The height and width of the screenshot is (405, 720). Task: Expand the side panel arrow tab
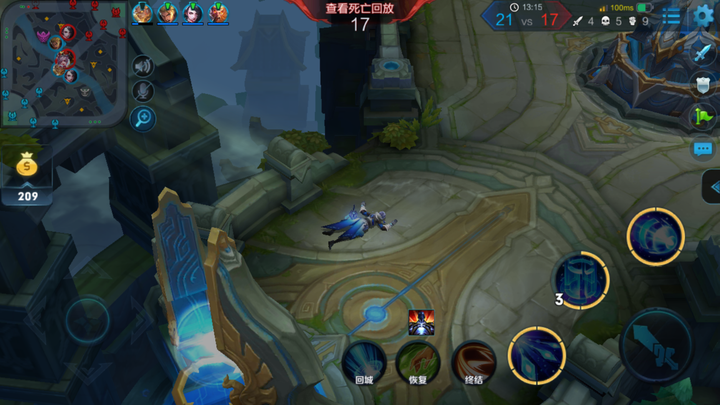711,186
